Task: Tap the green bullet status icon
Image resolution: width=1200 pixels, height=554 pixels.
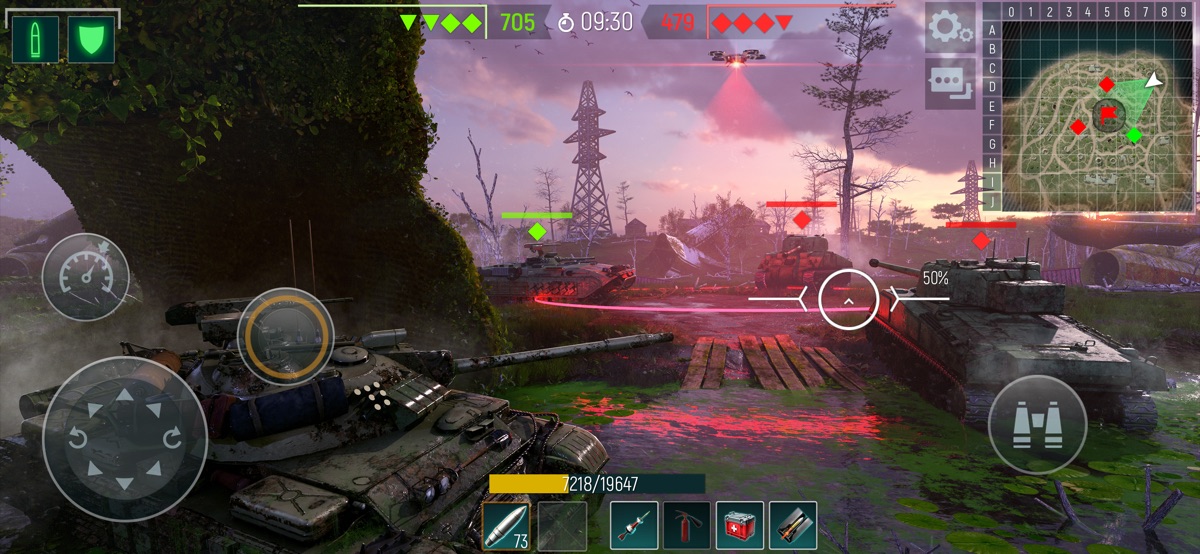Action: click(x=35, y=40)
